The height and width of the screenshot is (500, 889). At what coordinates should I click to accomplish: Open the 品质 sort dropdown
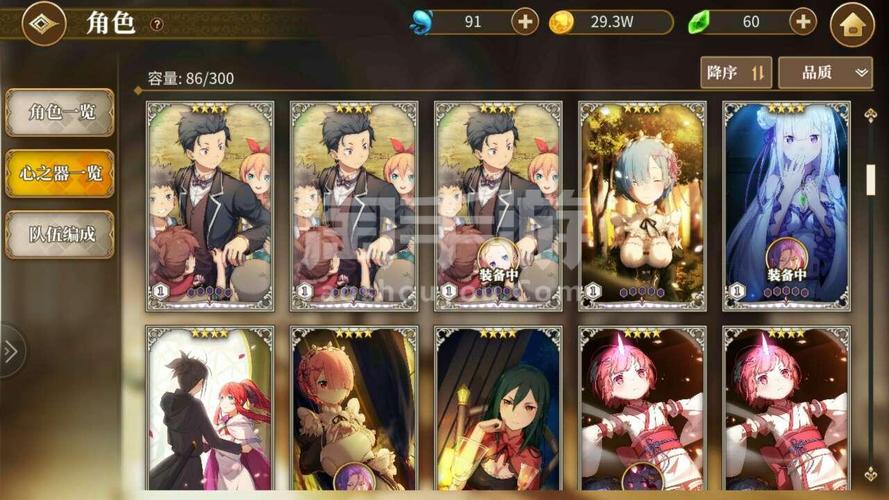coord(825,72)
